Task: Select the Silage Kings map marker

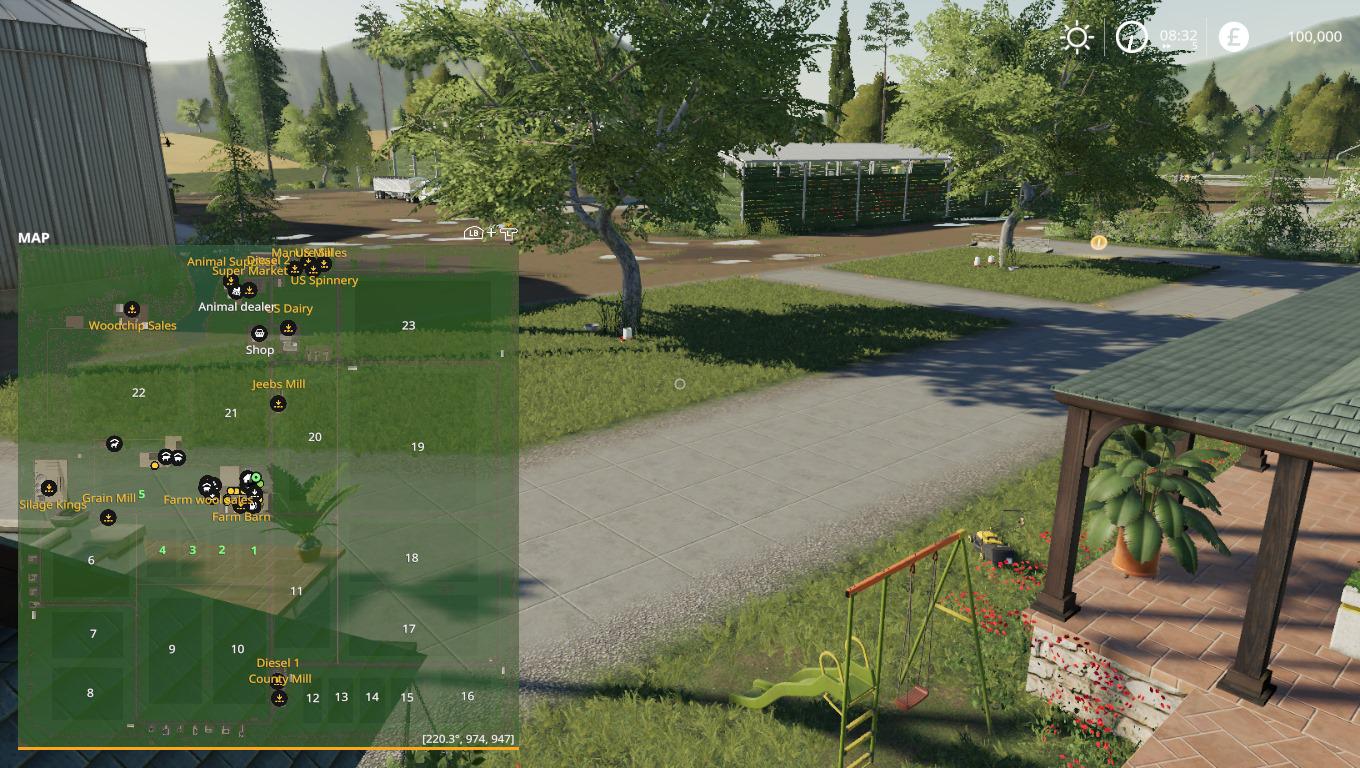Action: click(48, 488)
